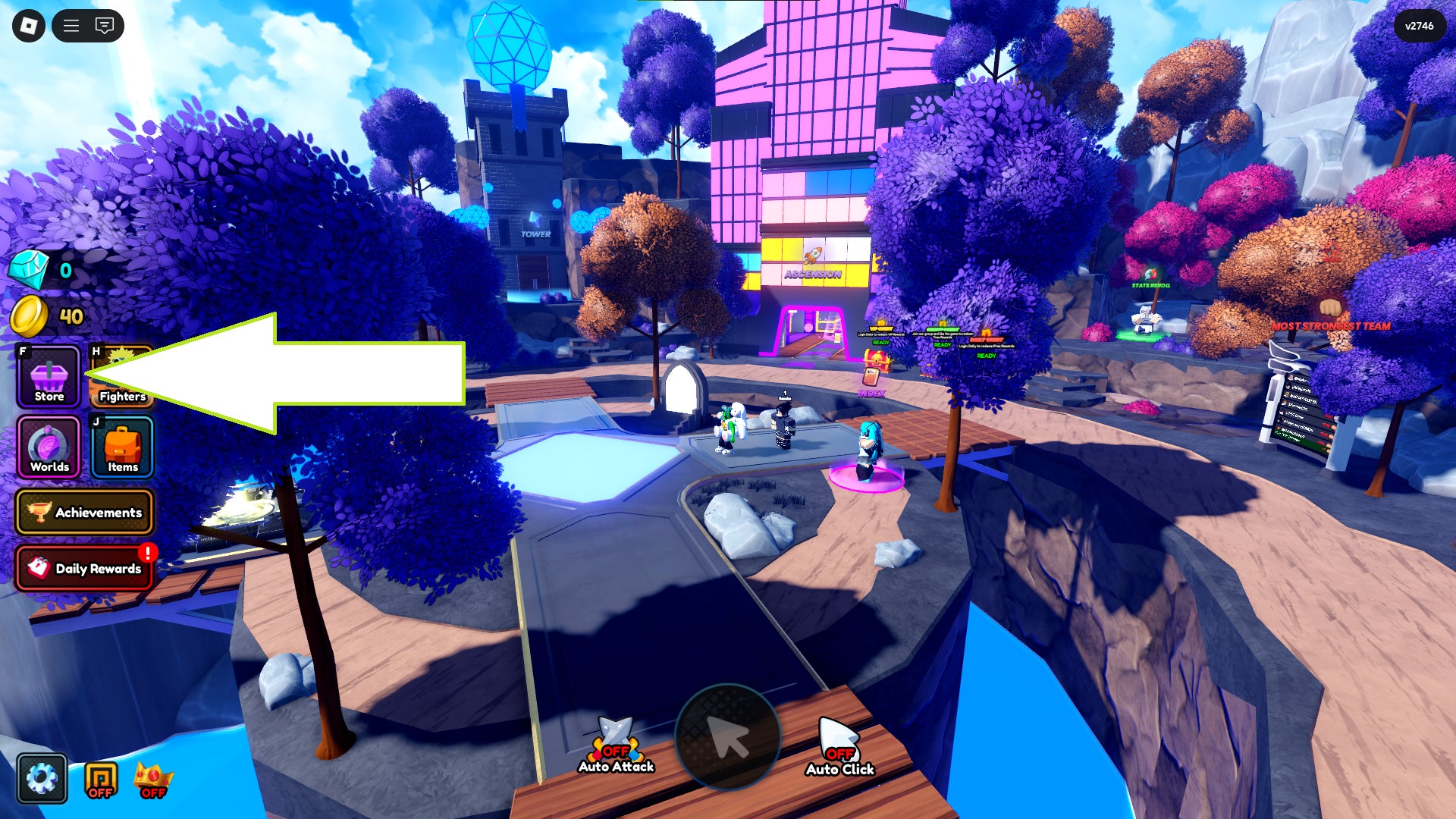Open the Store menu
The image size is (1456, 819).
point(48,377)
